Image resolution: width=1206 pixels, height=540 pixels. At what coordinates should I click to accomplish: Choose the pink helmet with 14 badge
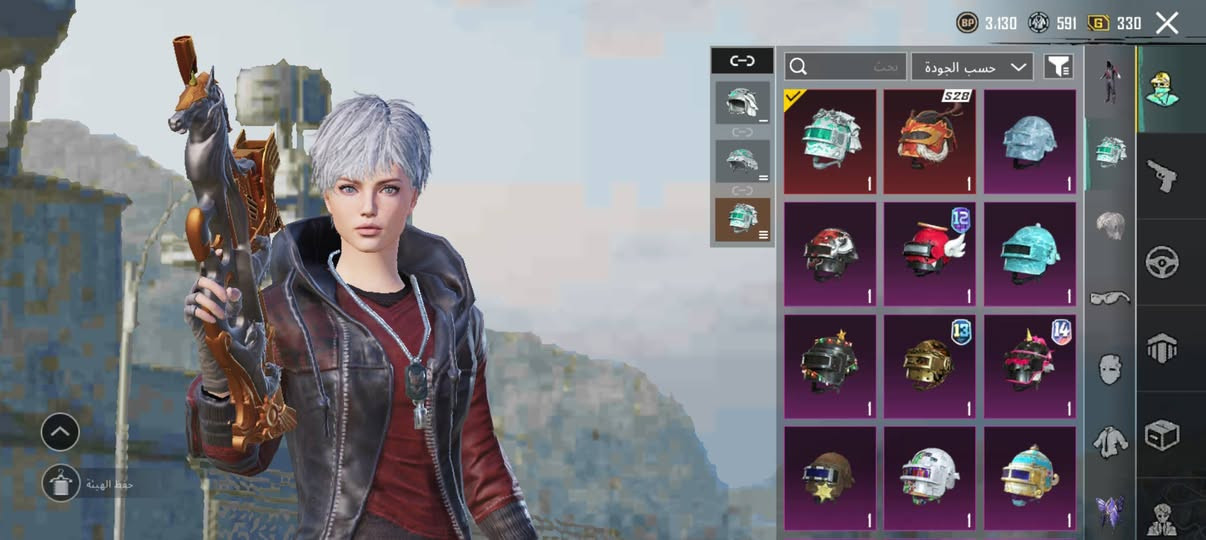coord(1030,366)
